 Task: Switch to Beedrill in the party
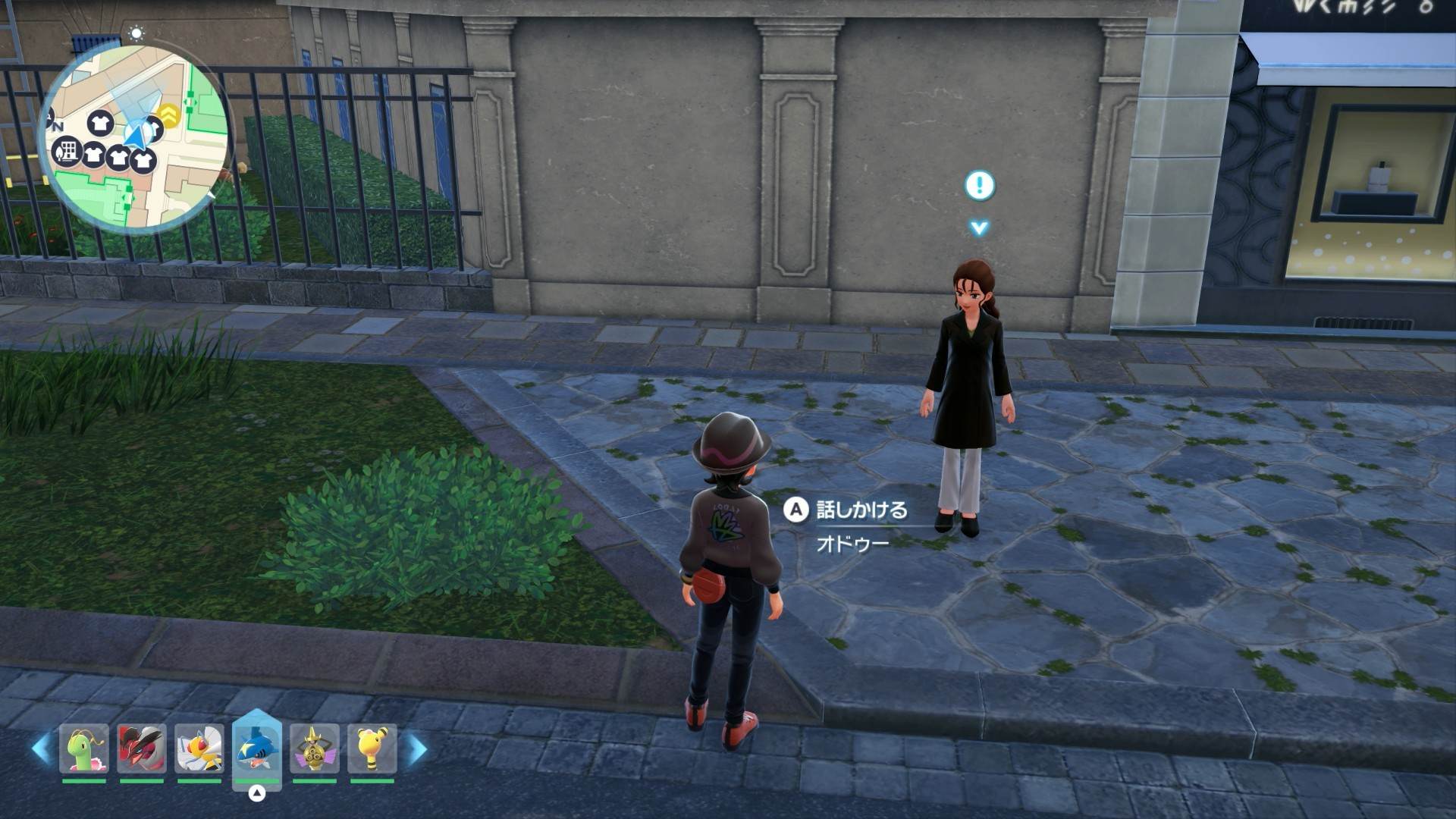199,749
